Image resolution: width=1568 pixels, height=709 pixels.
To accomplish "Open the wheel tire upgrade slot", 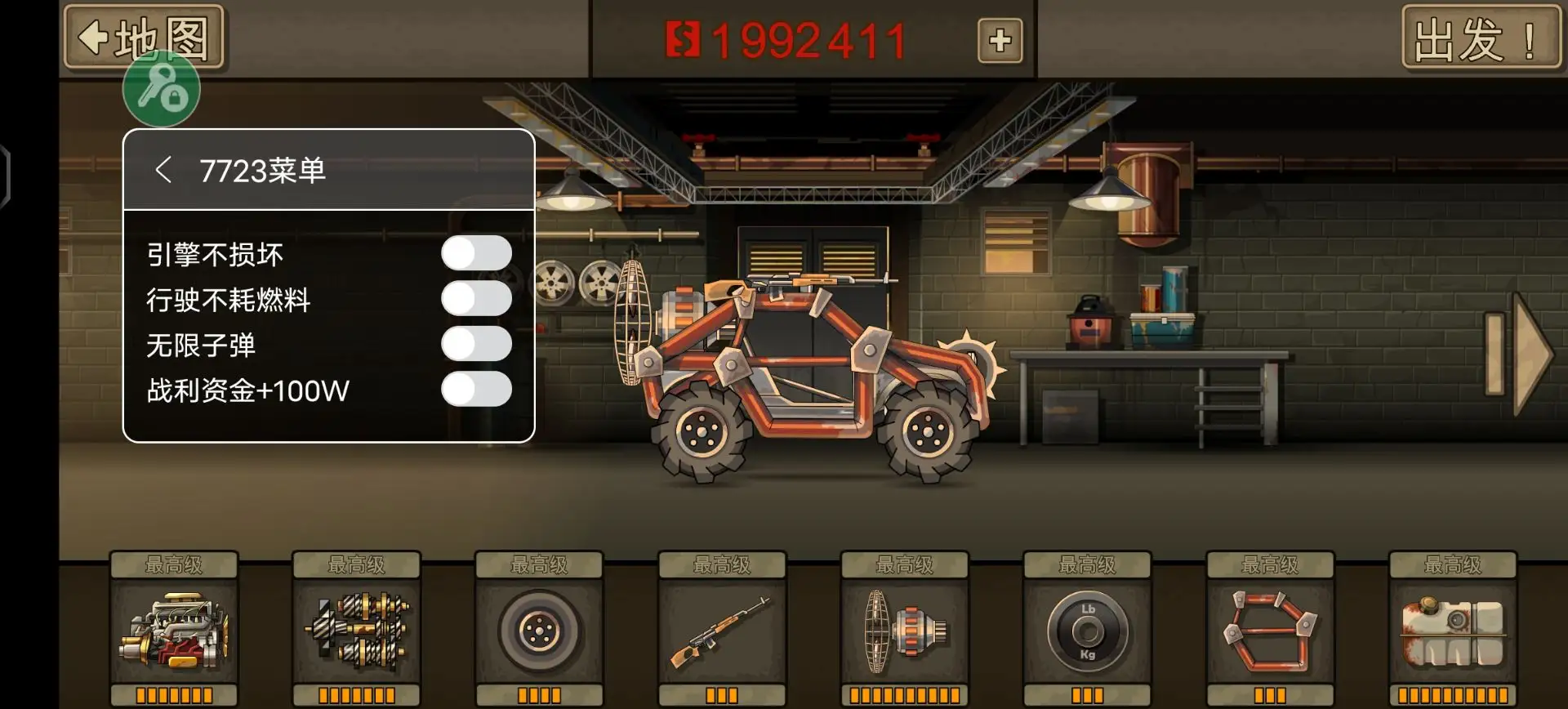I will pyautogui.click(x=539, y=631).
